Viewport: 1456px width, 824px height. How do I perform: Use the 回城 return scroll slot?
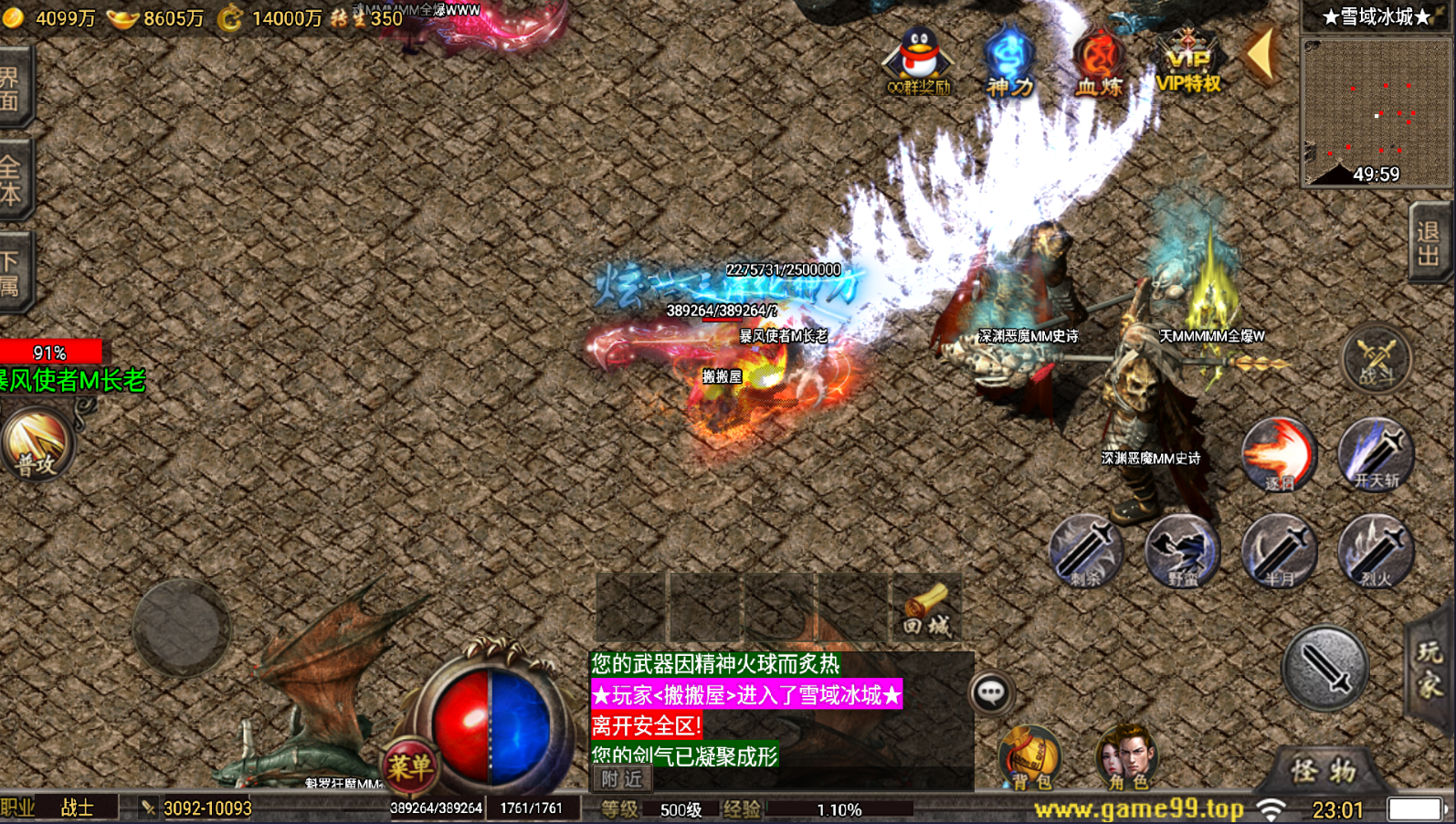pos(926,608)
